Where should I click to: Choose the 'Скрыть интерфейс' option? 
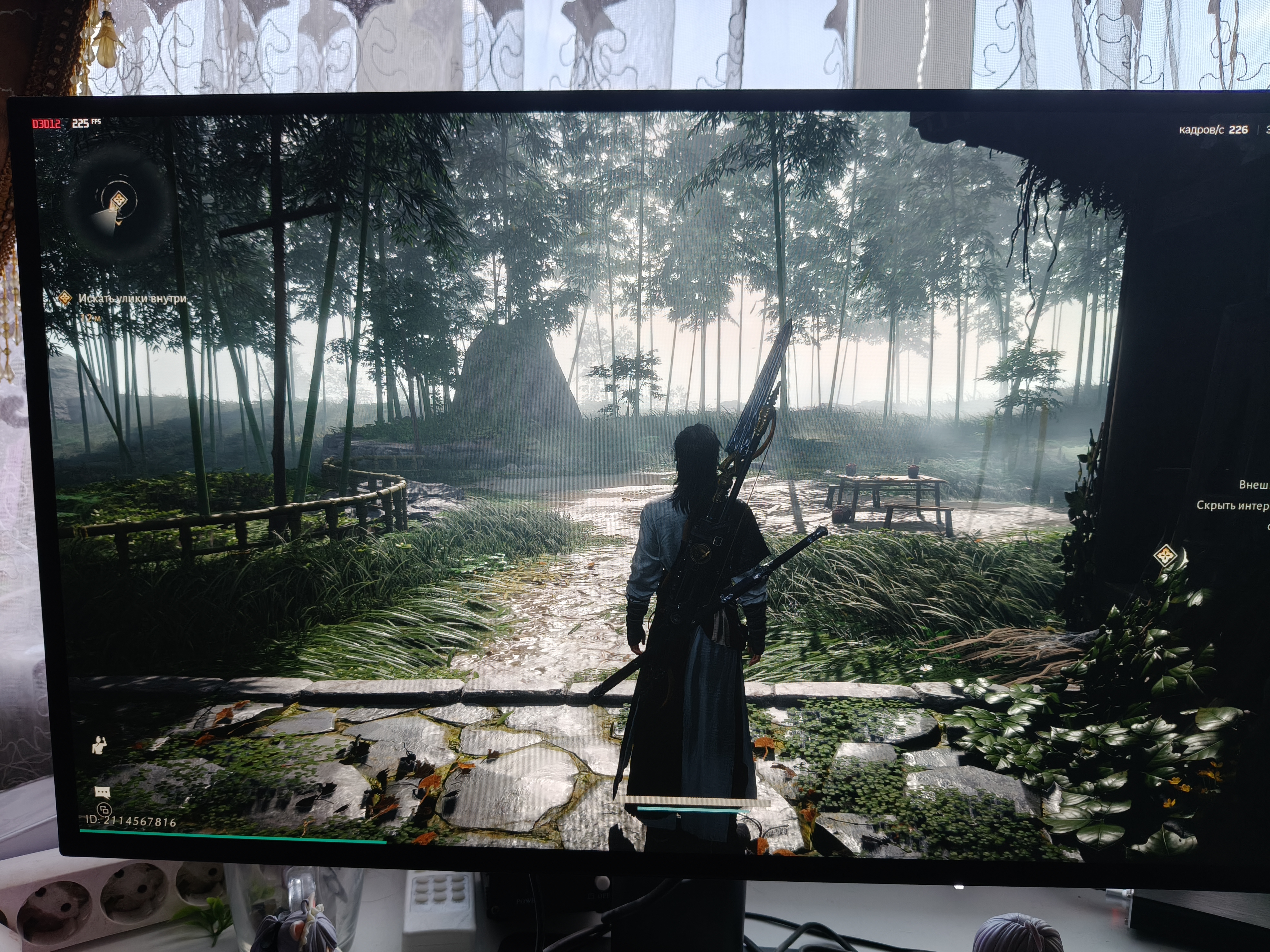(1232, 505)
